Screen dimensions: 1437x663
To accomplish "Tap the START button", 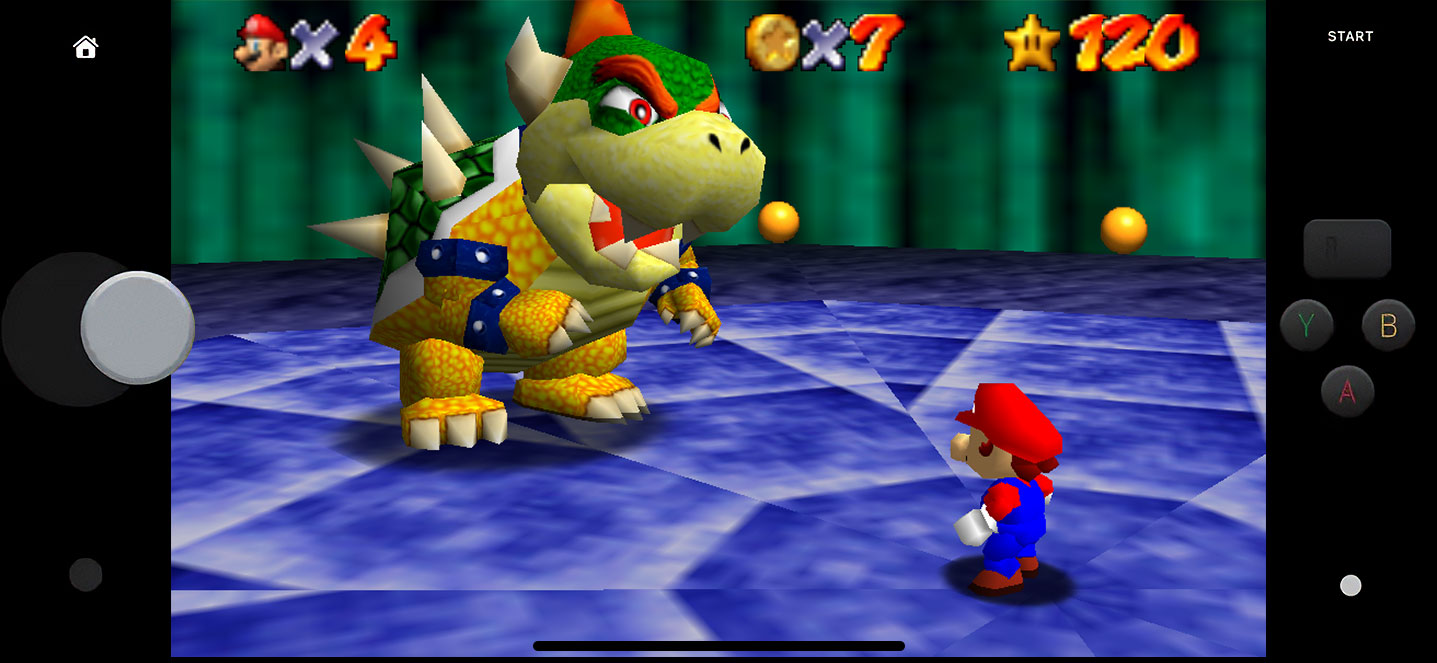I will (x=1350, y=36).
